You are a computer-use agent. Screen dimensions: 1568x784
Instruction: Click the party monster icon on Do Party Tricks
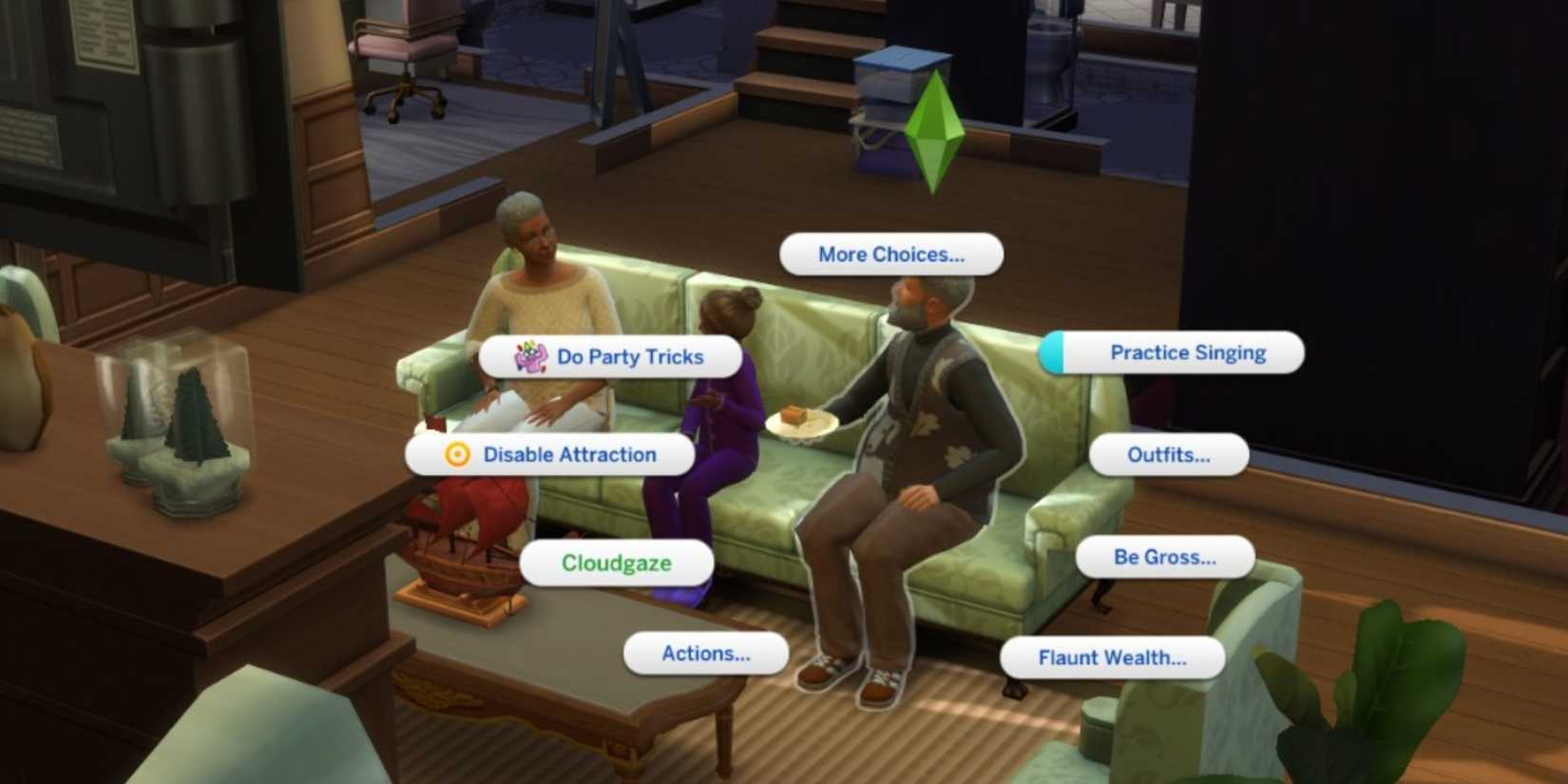click(x=530, y=357)
